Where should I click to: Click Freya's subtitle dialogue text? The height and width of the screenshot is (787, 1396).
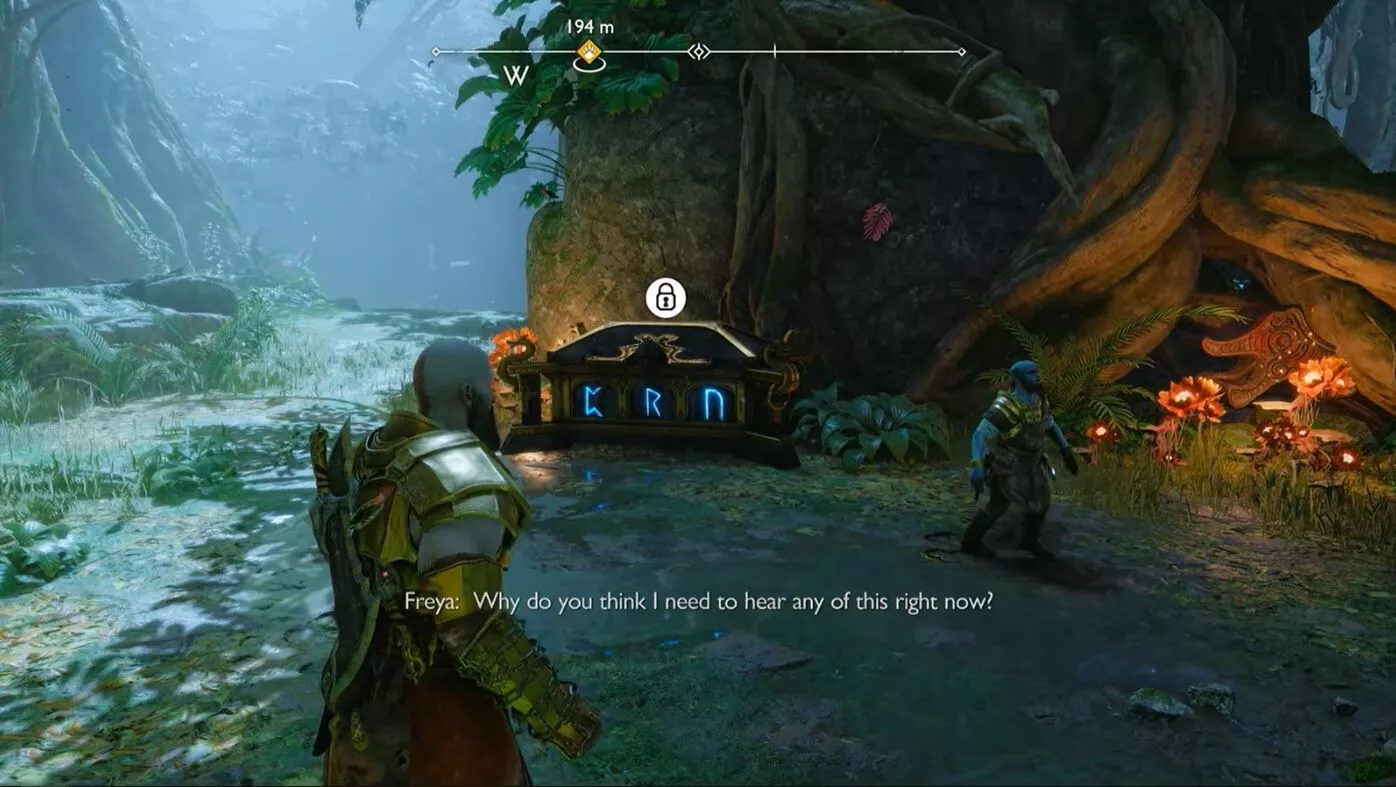[x=700, y=600]
